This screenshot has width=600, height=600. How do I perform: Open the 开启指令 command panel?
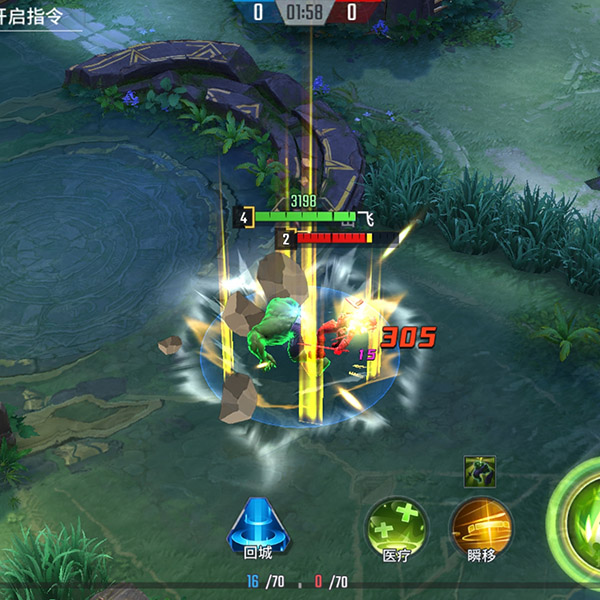click(40, 17)
